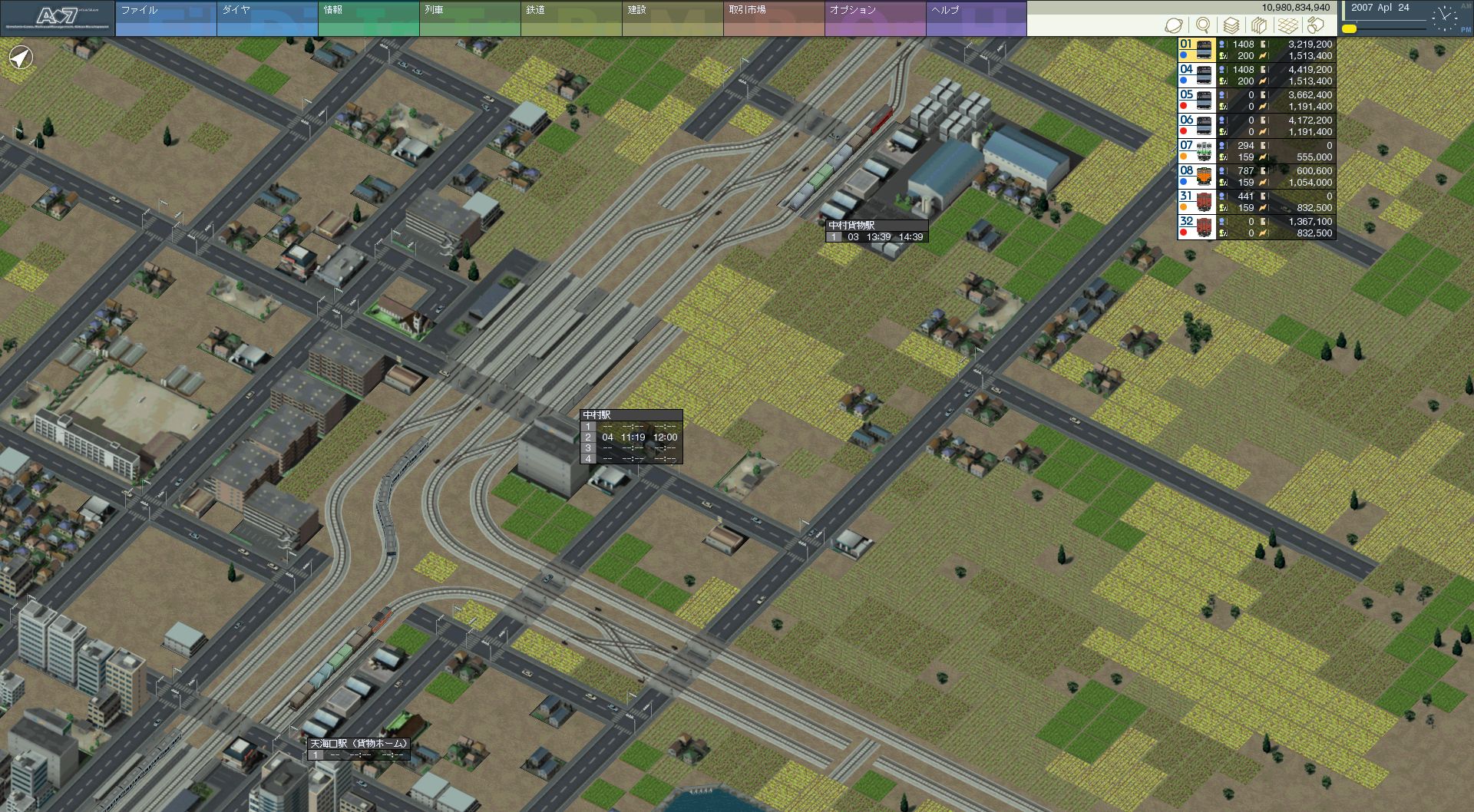Adjust the yellow game speed slider
The height and width of the screenshot is (812, 1474).
(x=1349, y=28)
